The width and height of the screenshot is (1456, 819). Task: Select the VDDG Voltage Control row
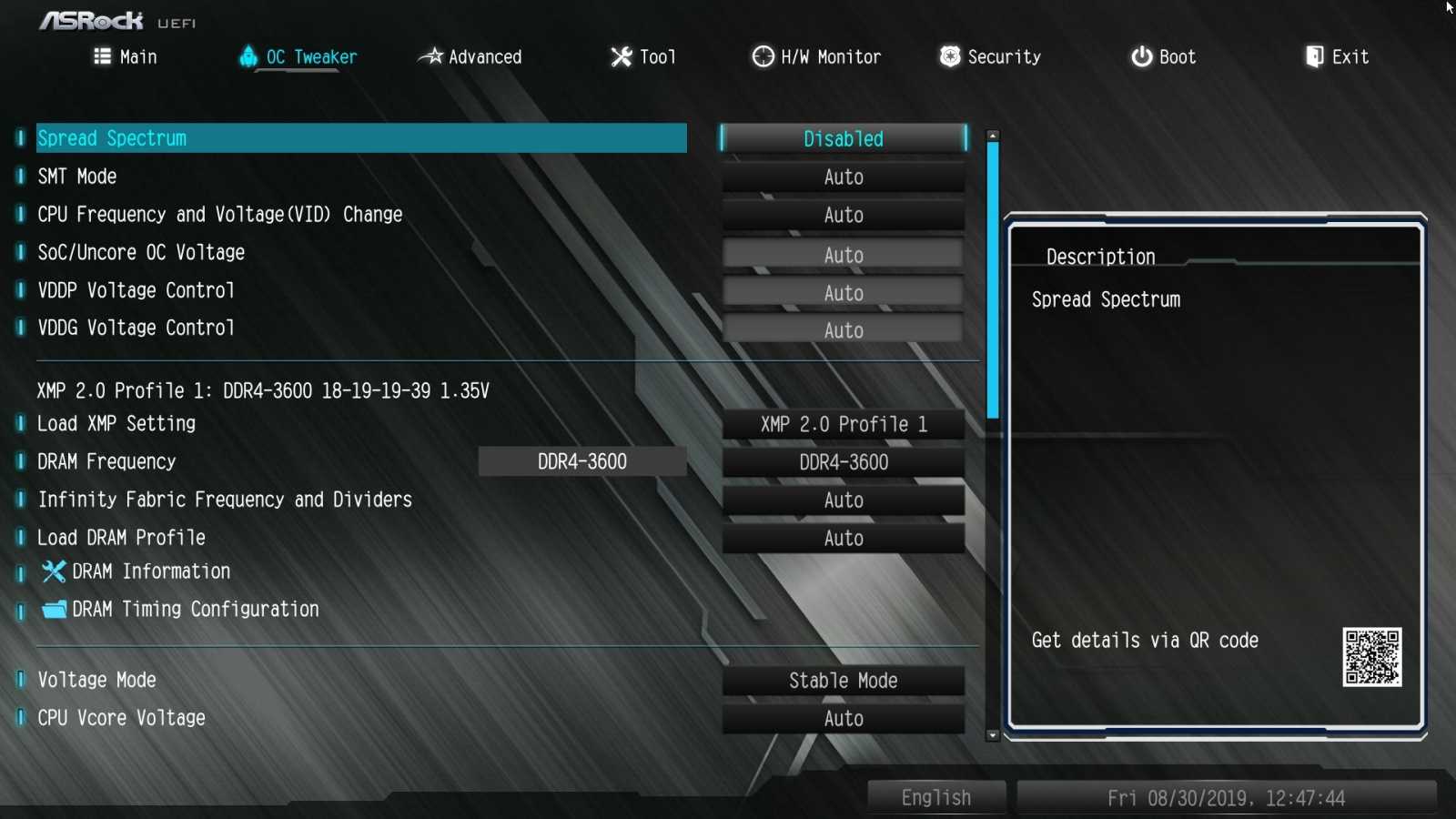[136, 328]
